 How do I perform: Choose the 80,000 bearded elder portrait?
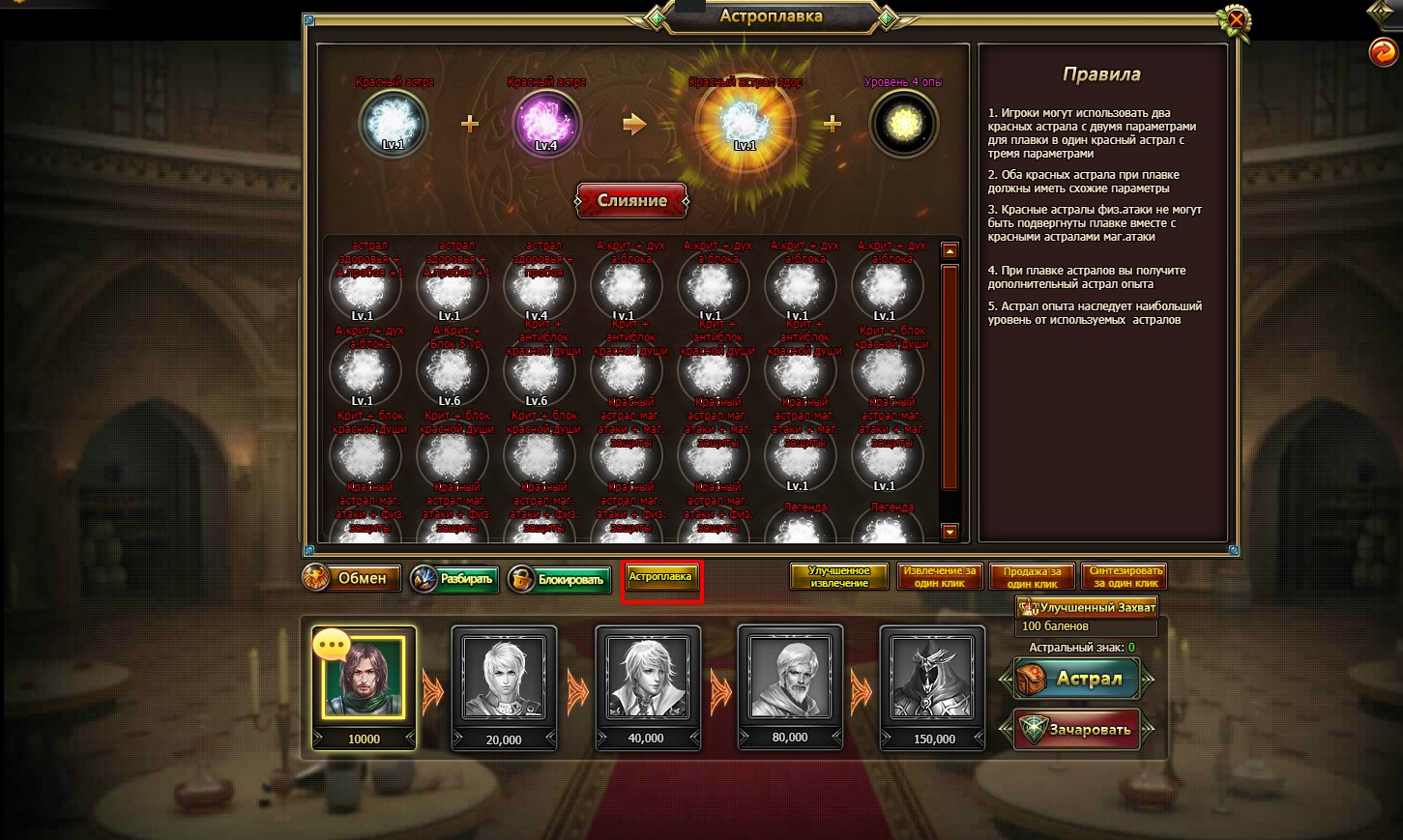click(x=790, y=678)
